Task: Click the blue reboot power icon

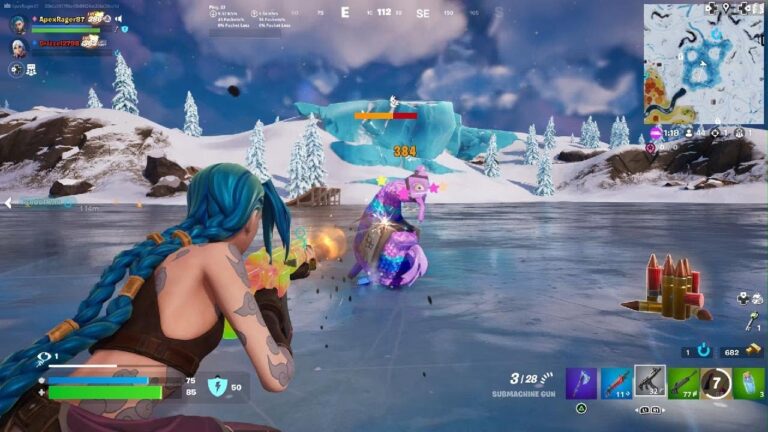Action: click(x=704, y=352)
